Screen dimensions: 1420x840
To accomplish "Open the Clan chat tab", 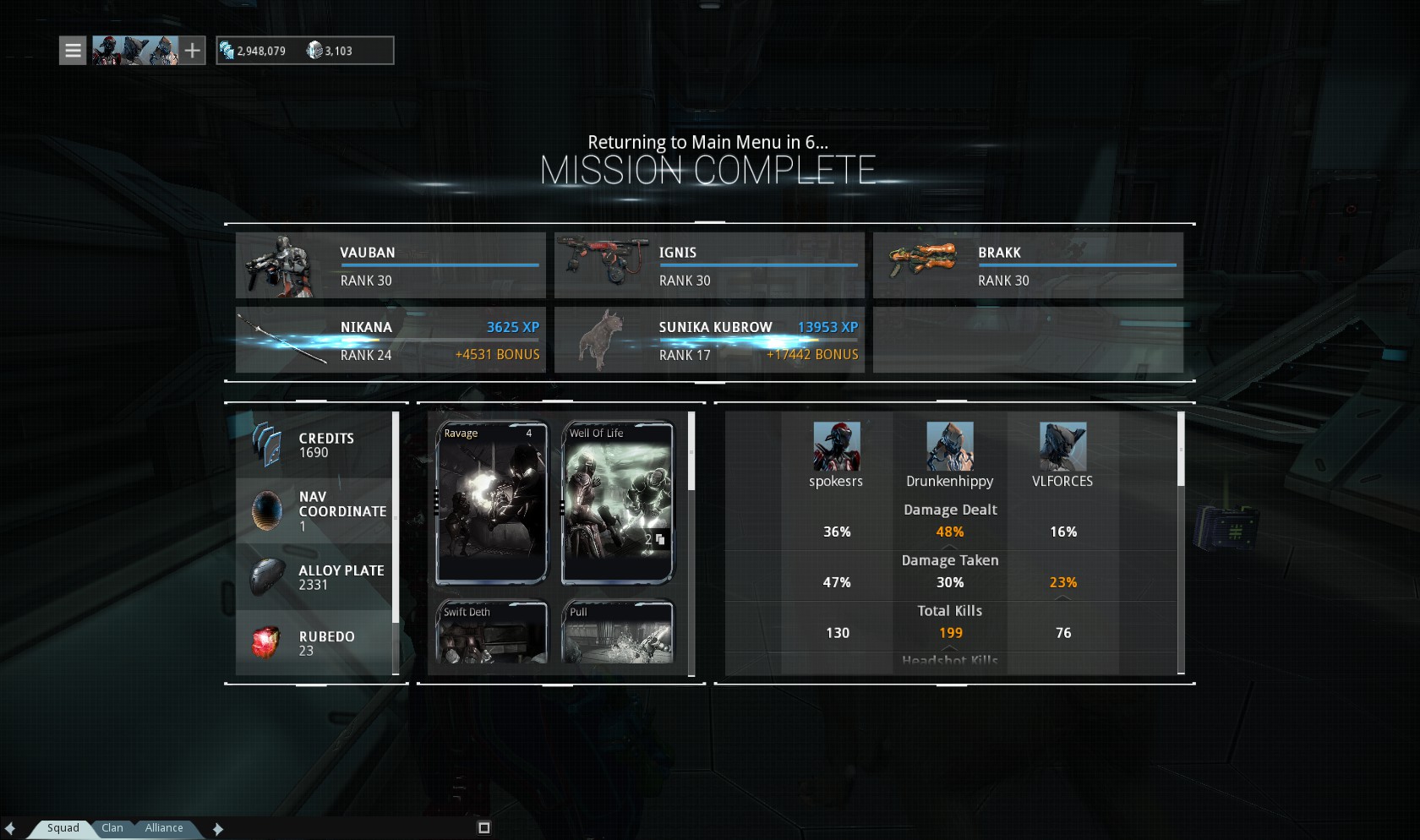I will [x=112, y=828].
